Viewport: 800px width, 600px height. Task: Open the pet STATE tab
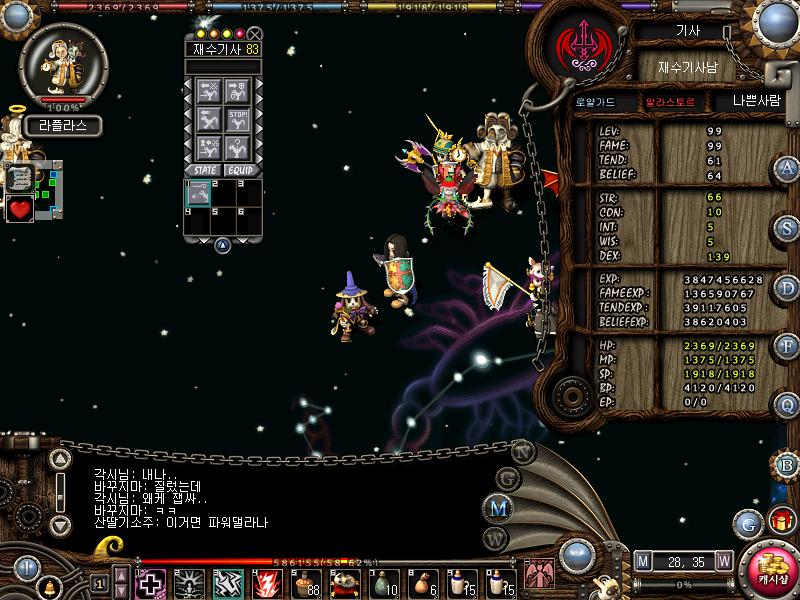(x=205, y=170)
